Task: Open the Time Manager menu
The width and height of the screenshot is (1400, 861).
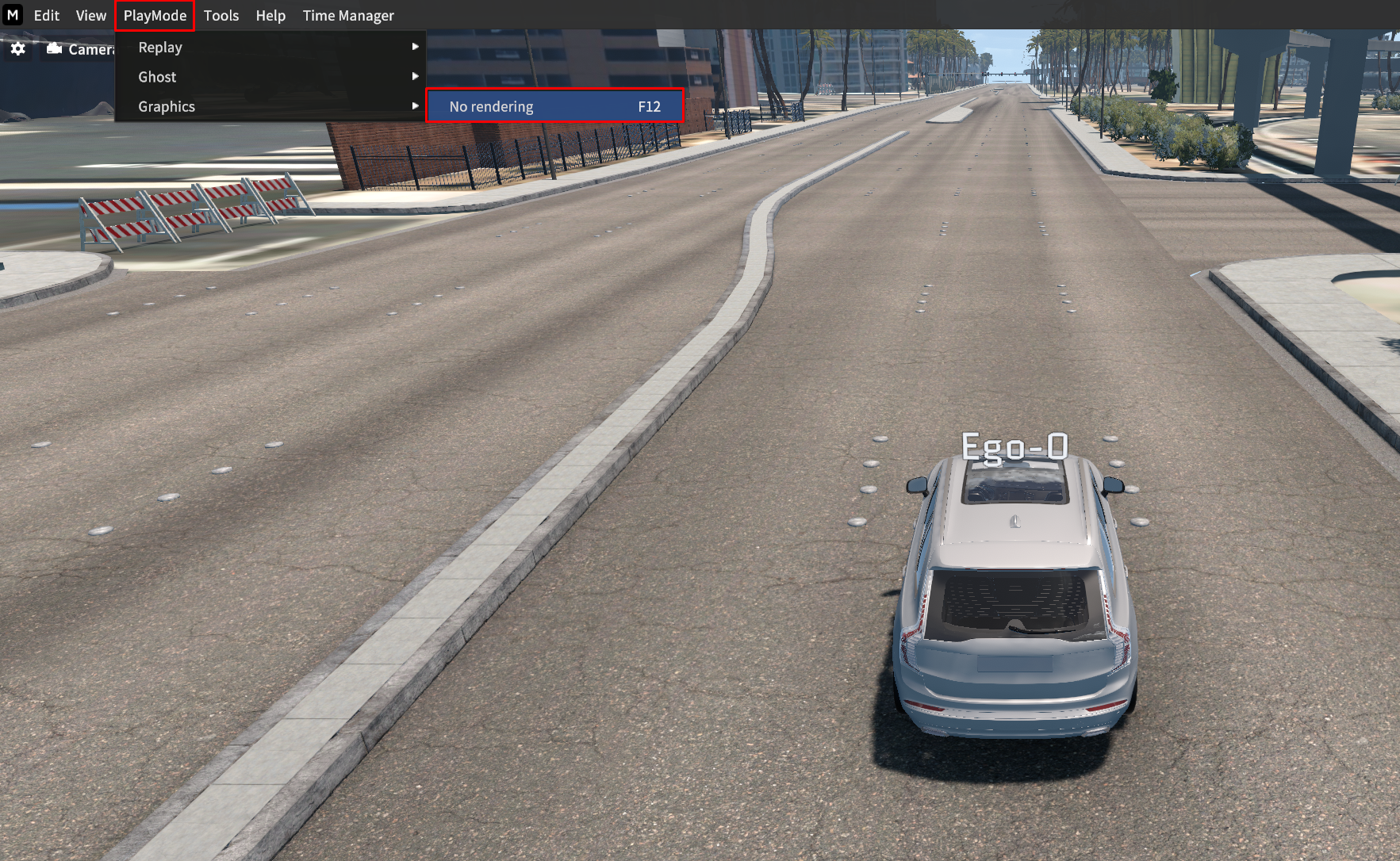Action: point(347,16)
